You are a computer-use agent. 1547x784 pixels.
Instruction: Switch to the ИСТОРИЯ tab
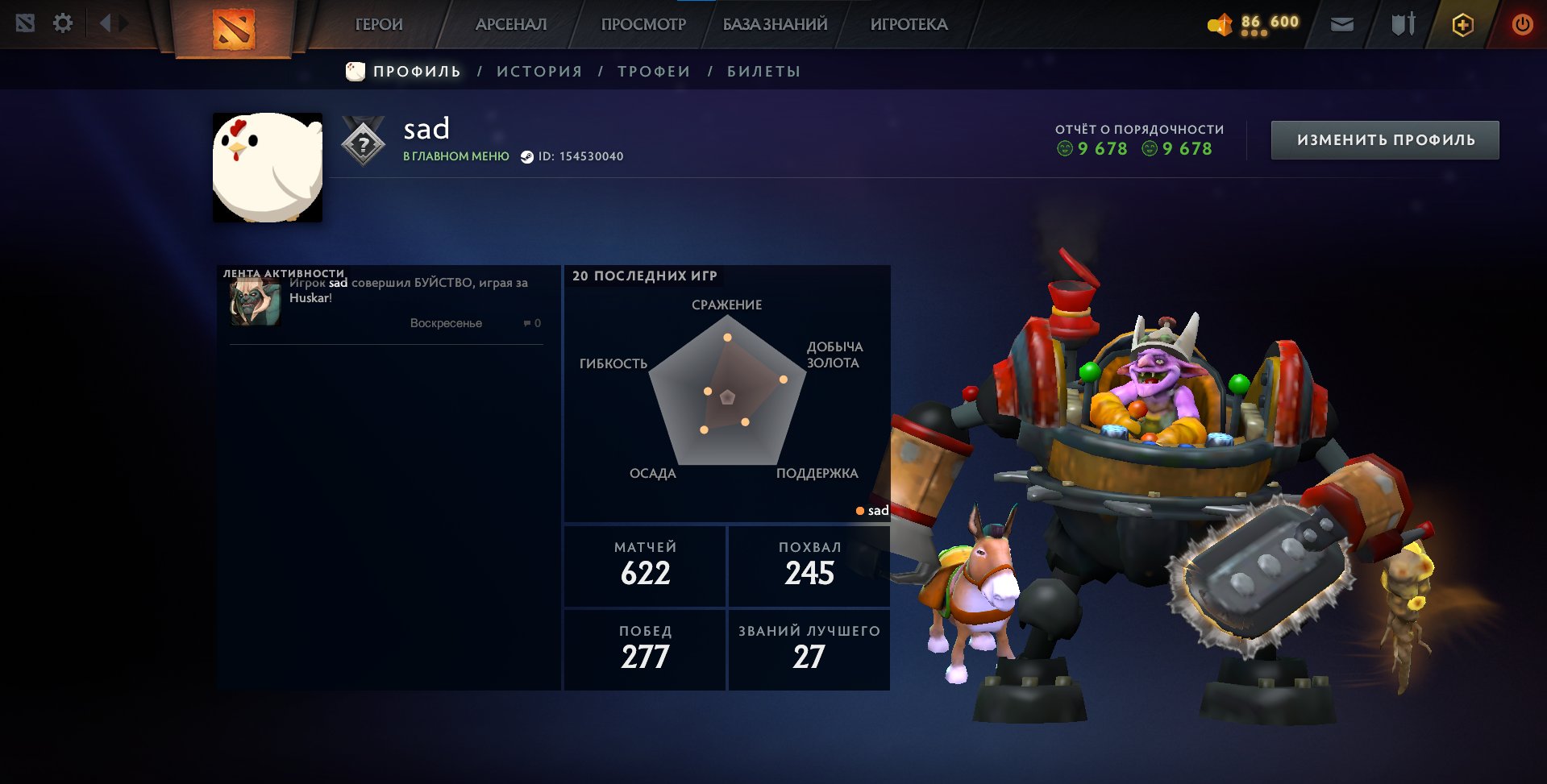[x=539, y=72]
